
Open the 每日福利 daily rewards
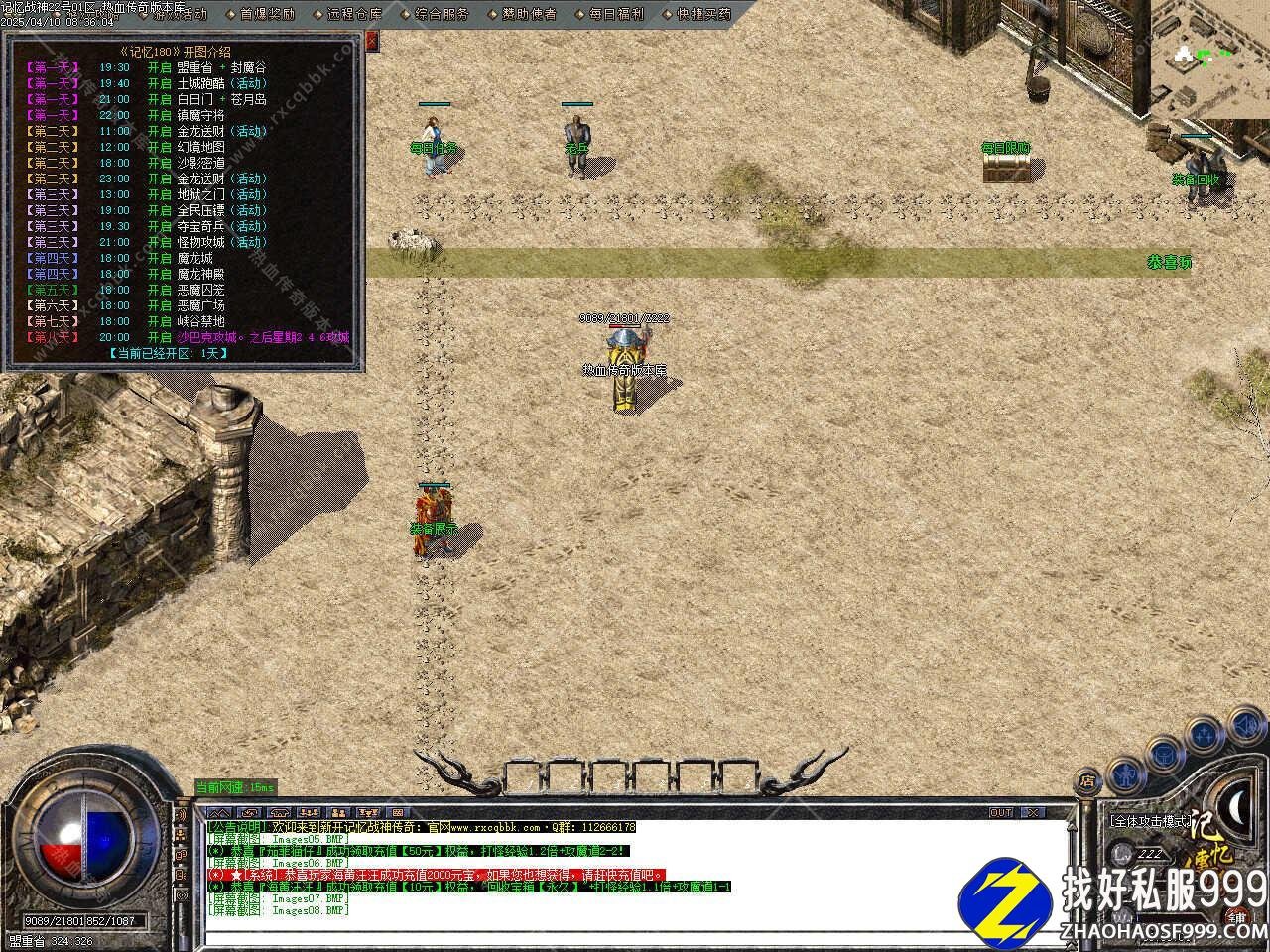pos(616,14)
